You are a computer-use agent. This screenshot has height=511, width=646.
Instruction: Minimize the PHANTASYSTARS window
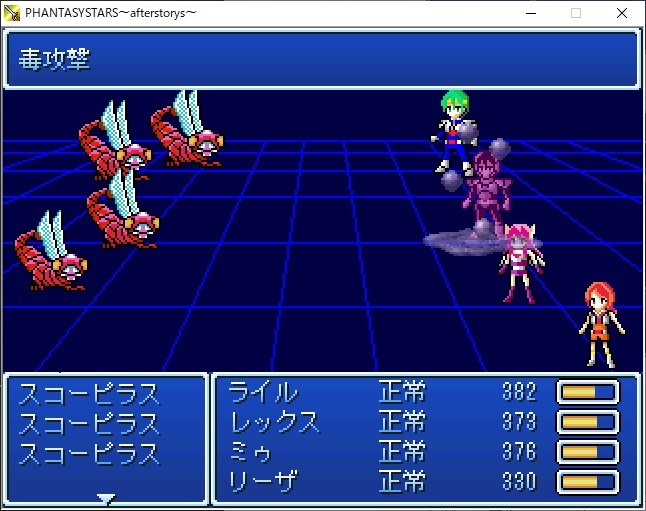(530, 13)
